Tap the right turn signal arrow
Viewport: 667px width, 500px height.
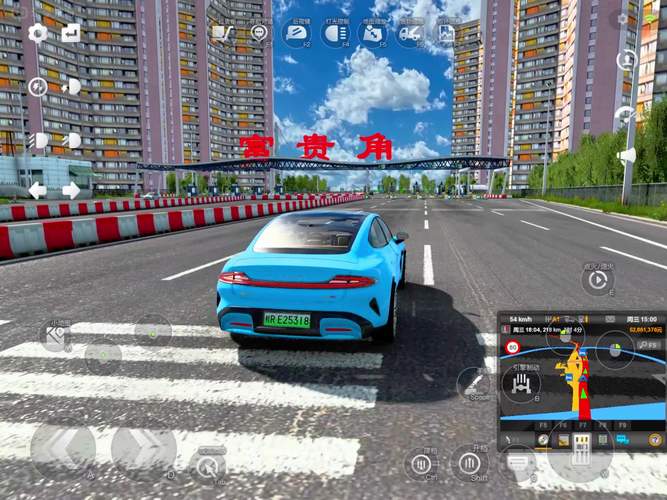[71, 190]
